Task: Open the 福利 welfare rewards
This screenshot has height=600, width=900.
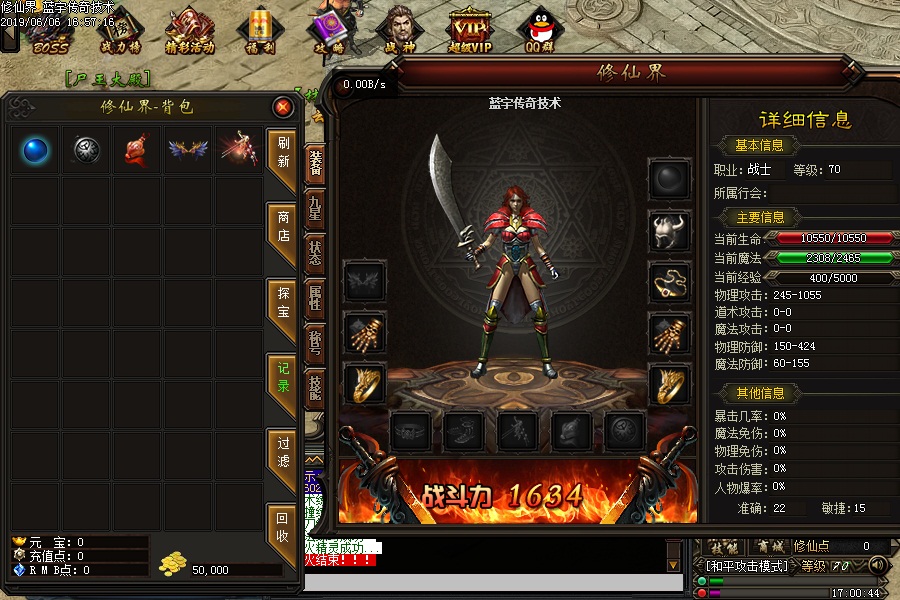Action: click(261, 31)
